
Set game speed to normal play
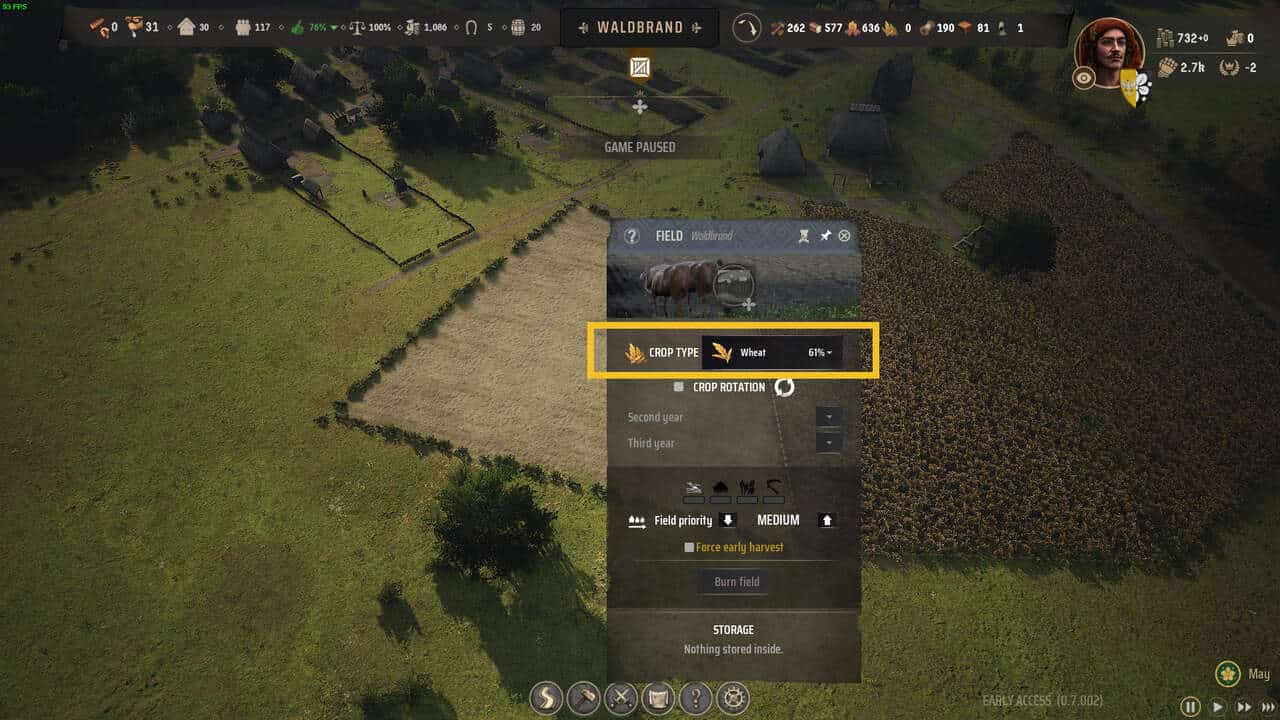pyautogui.click(x=1217, y=706)
